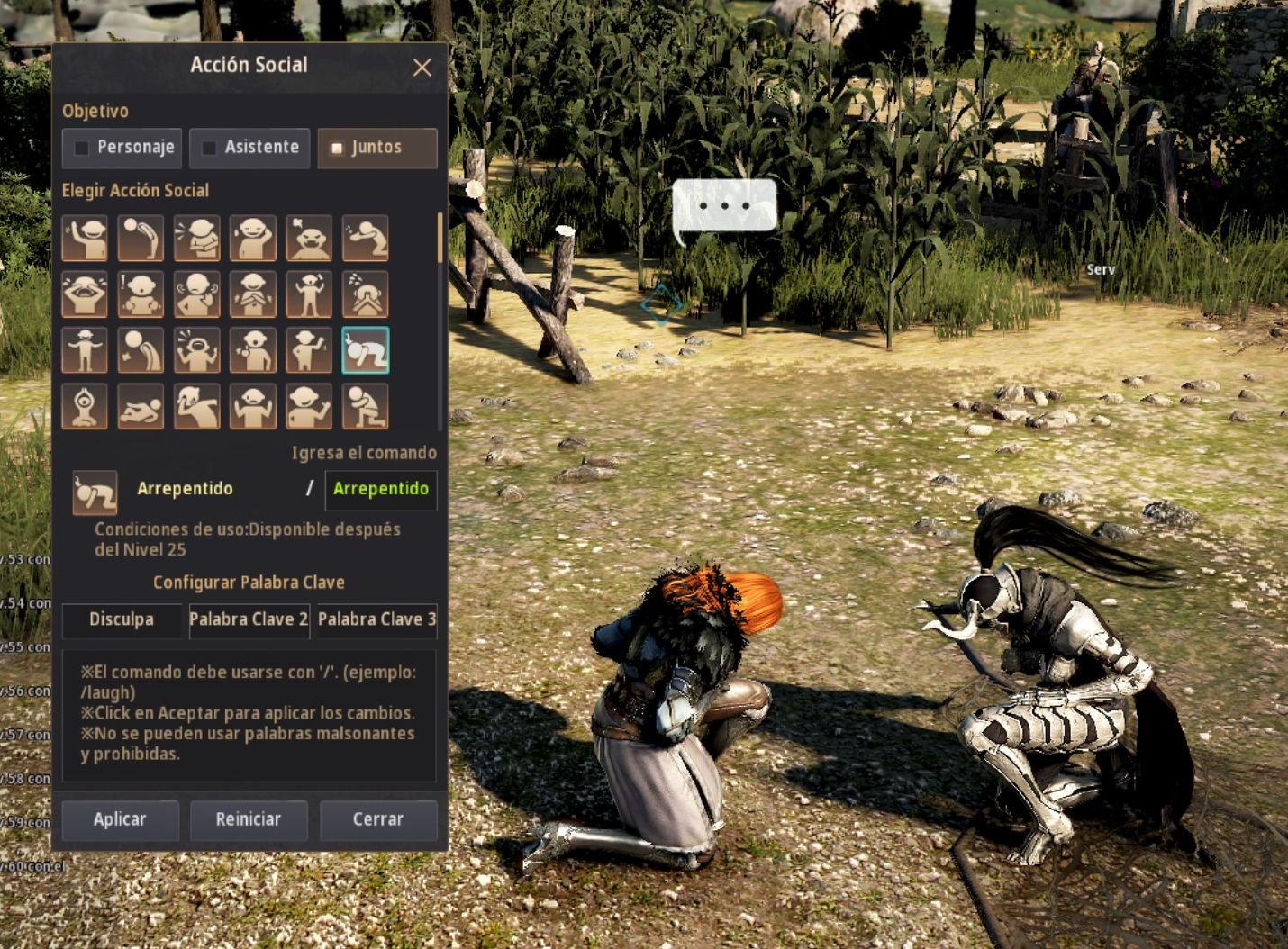Image resolution: width=1288 pixels, height=949 pixels.
Task: Pick the meditating yoga pose emote
Action: click(x=85, y=406)
